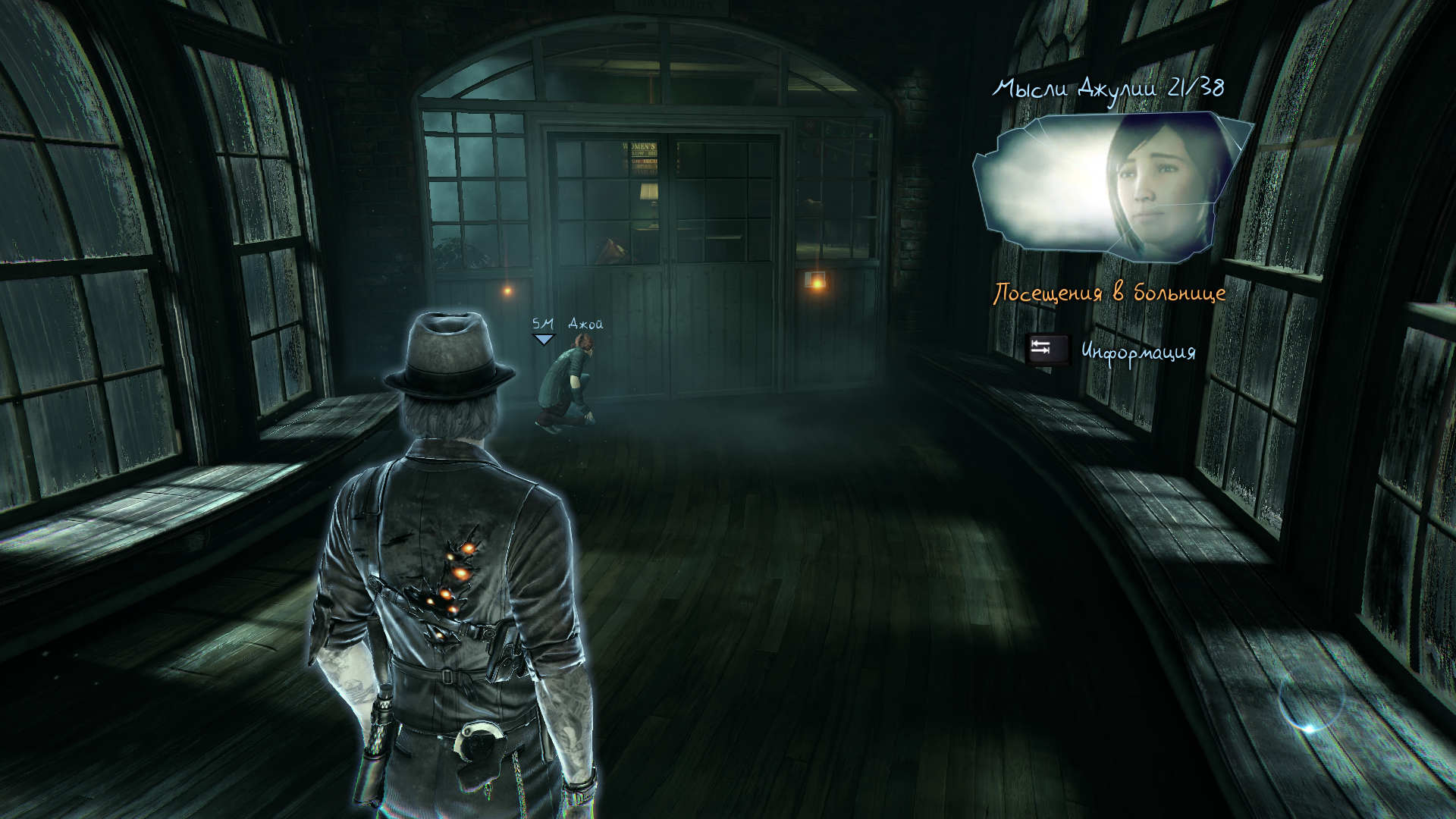Screen dimensions: 1456x819
Task: Select the "Посещения в больнице" collectible title
Action: pos(1109,293)
